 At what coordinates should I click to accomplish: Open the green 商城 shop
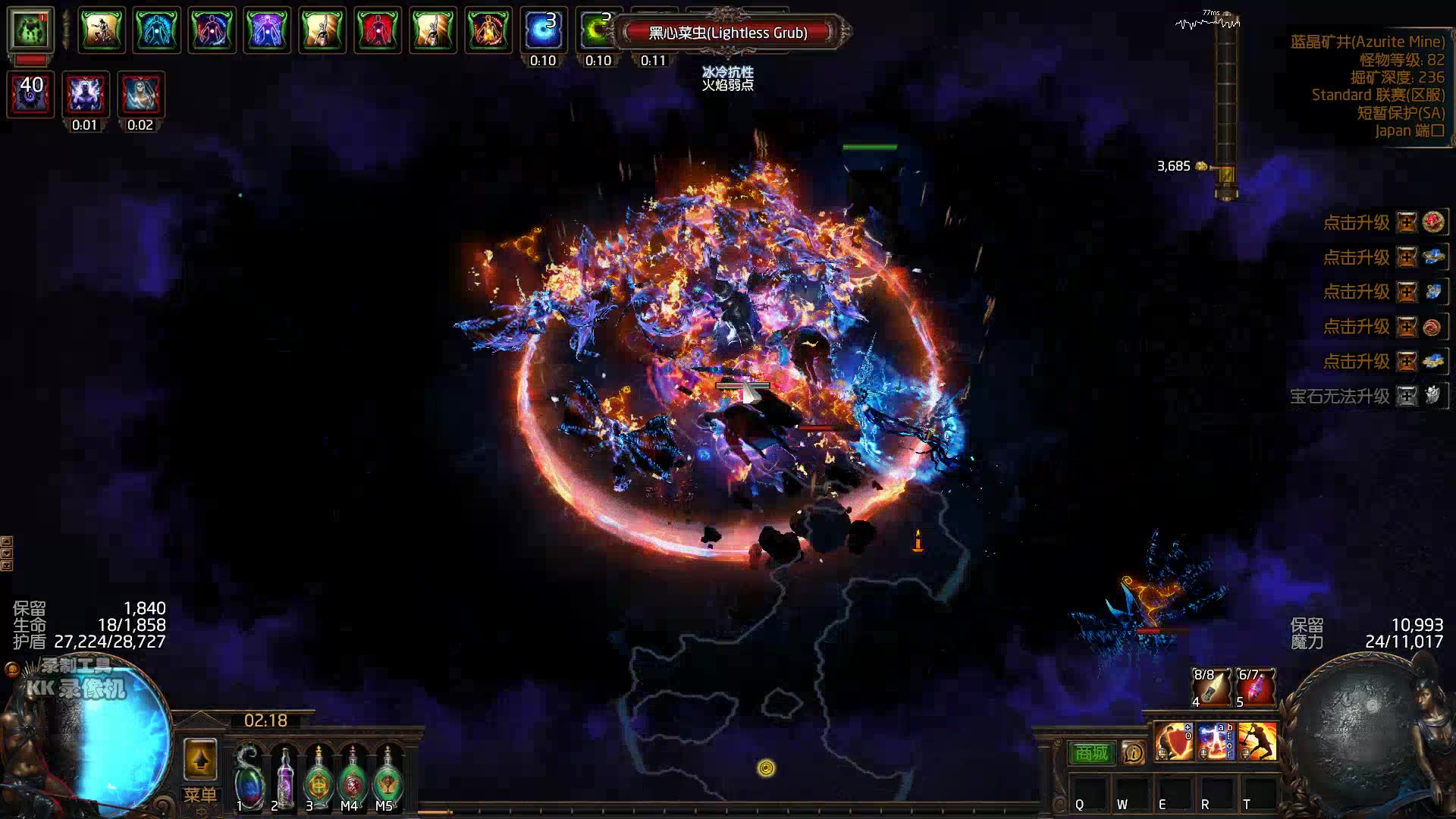pyautogui.click(x=1091, y=752)
